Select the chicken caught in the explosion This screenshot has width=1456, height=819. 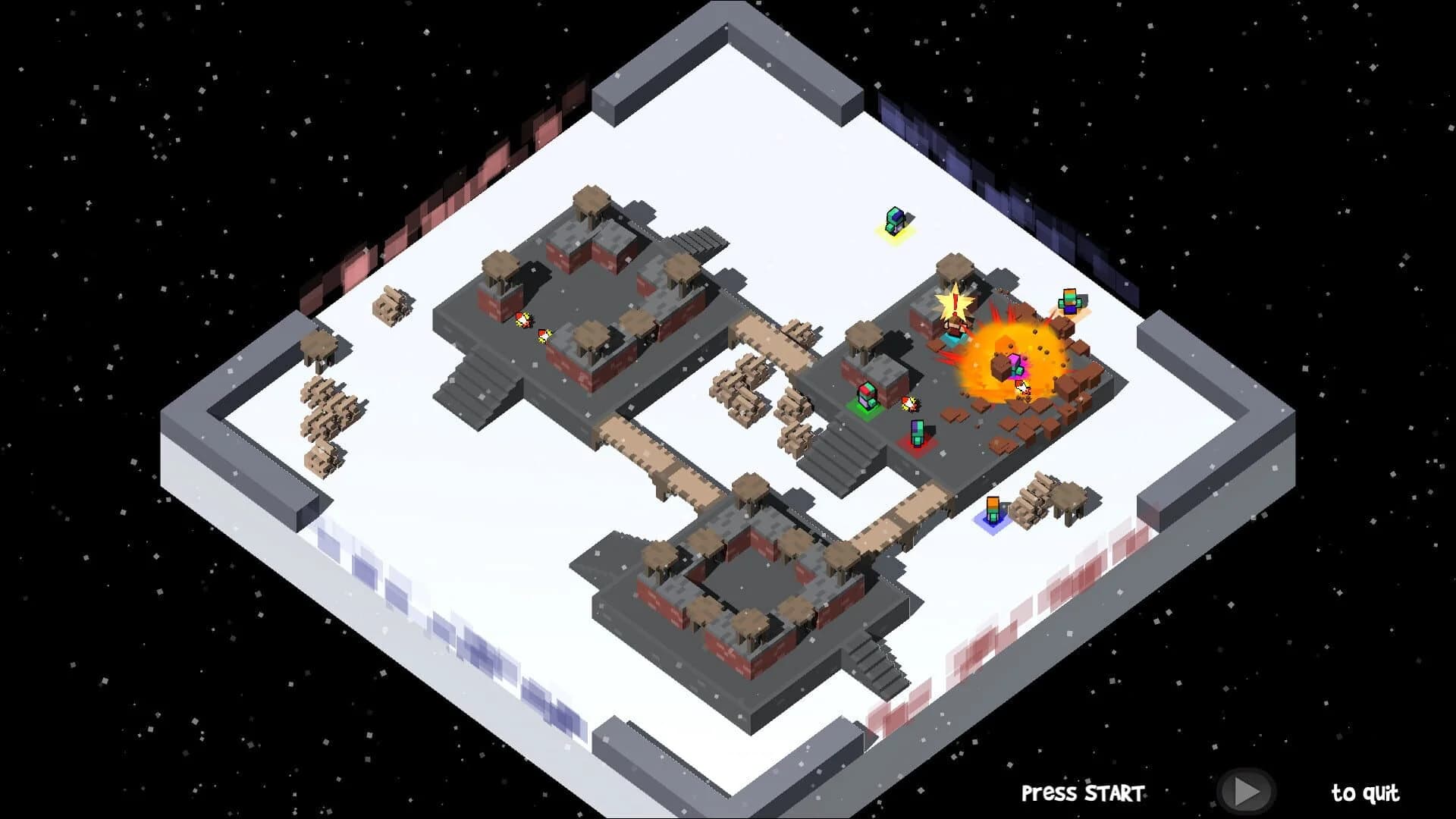(1022, 388)
